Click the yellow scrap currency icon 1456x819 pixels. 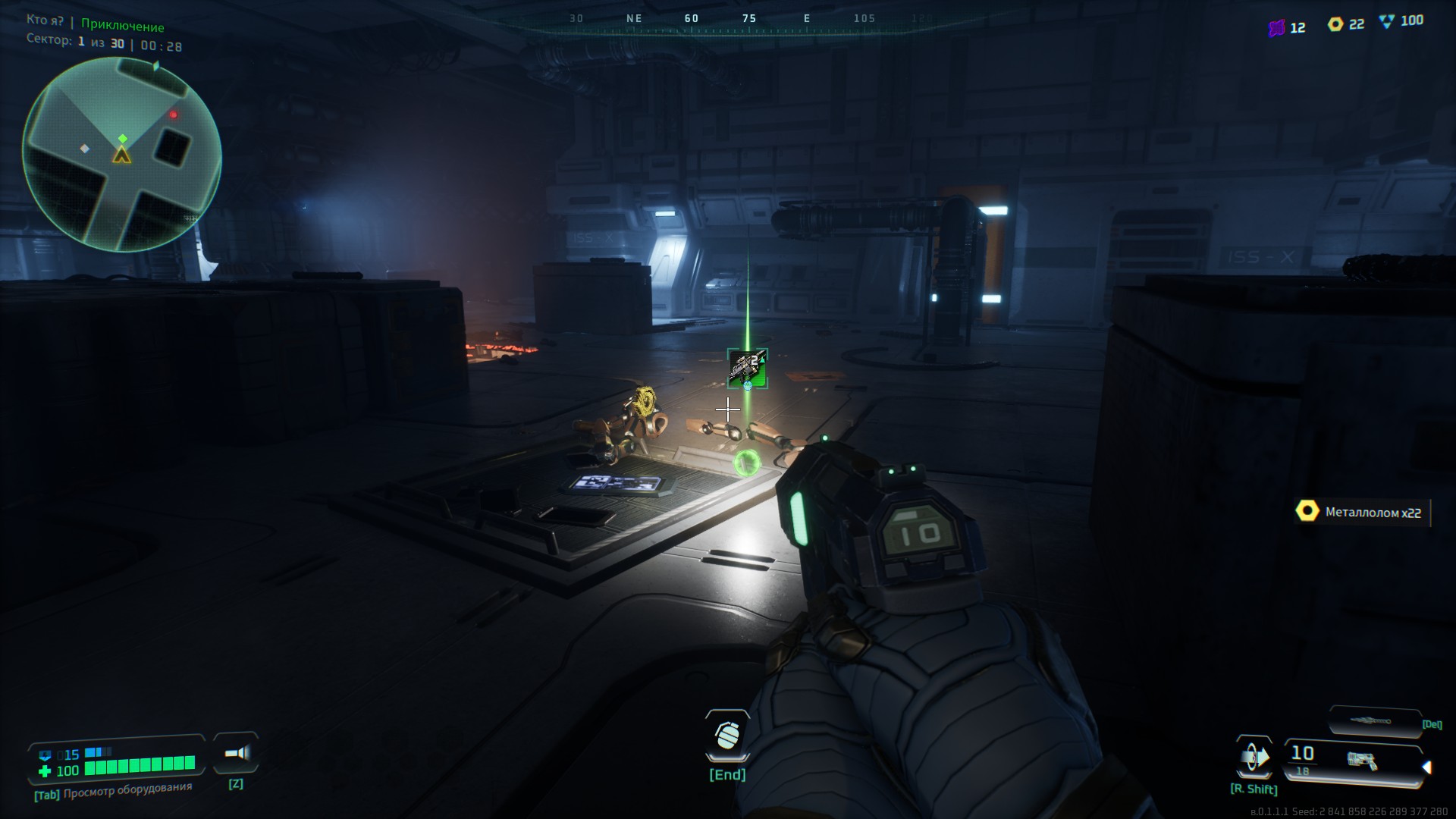point(1335,24)
